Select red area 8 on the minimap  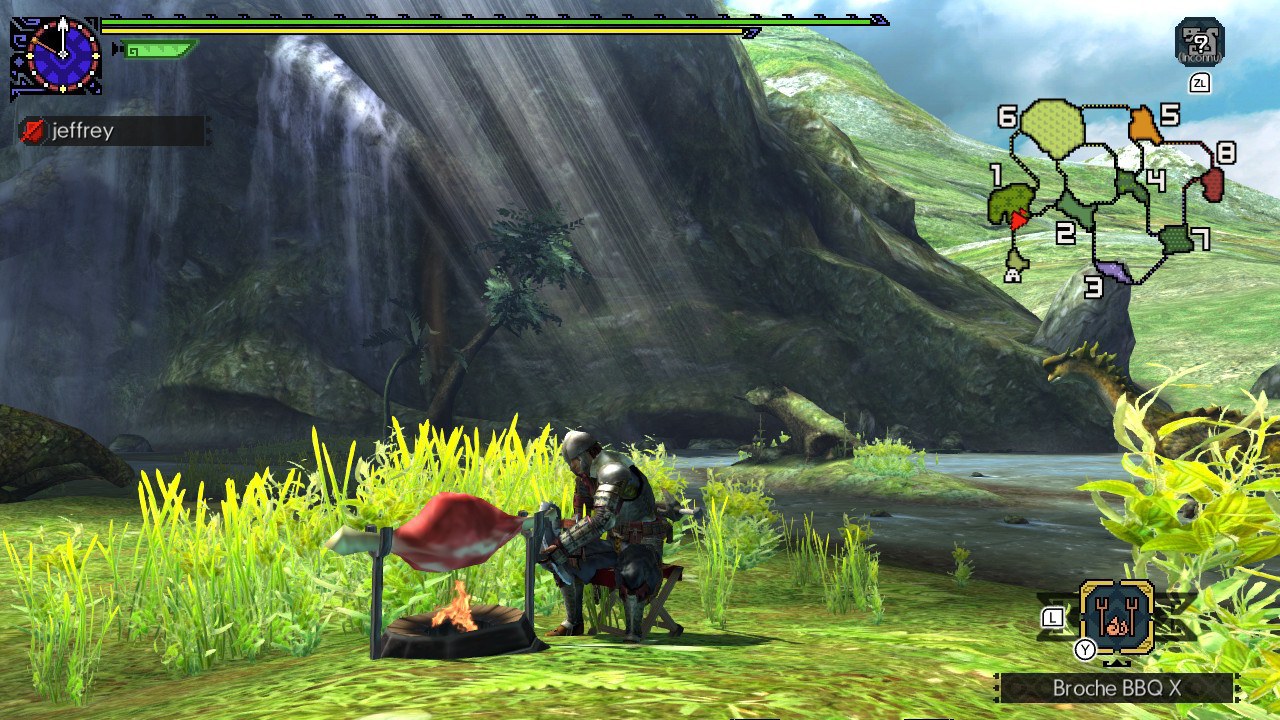tap(1212, 184)
